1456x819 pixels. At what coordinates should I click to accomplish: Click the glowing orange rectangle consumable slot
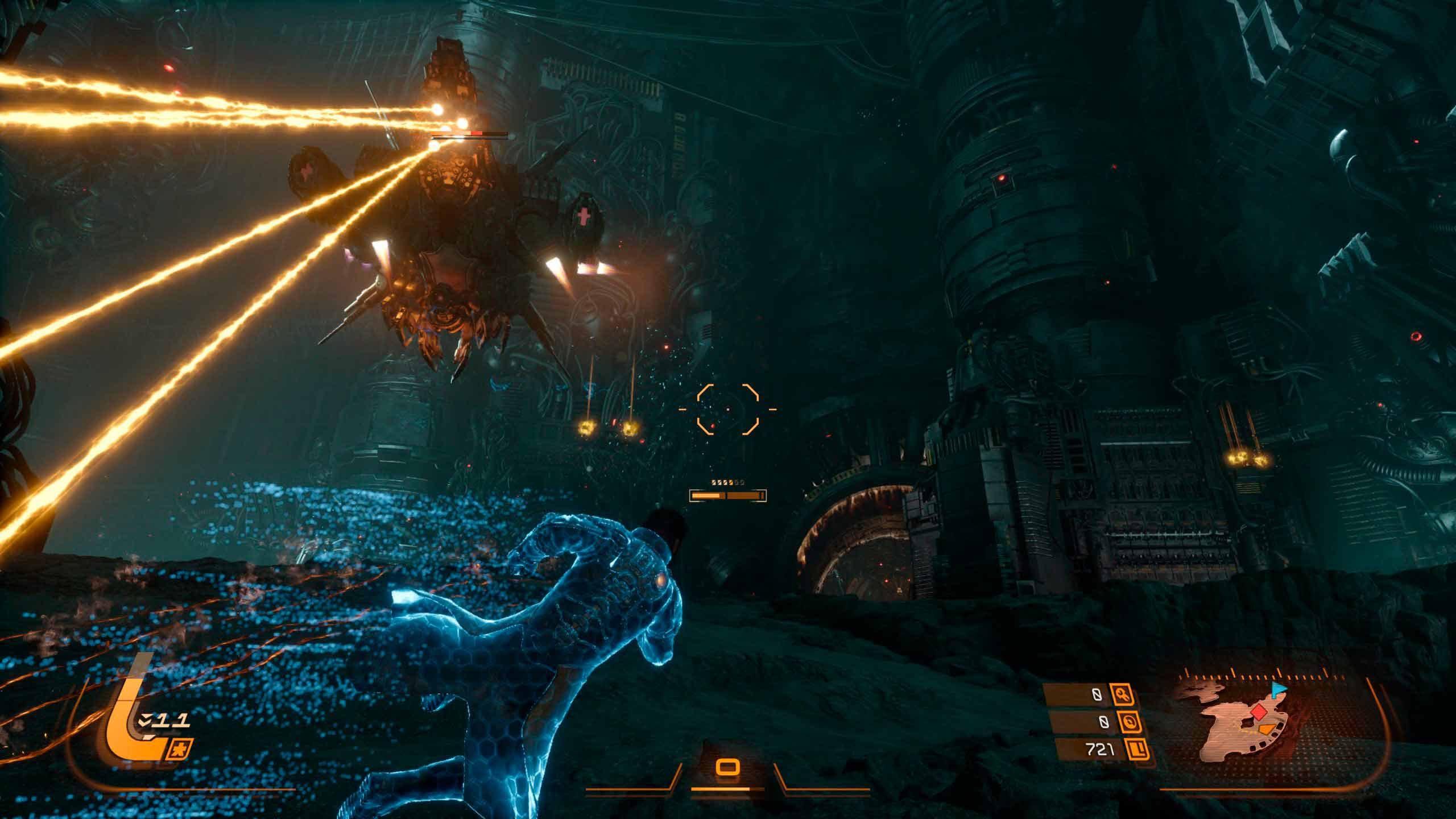coord(727,768)
